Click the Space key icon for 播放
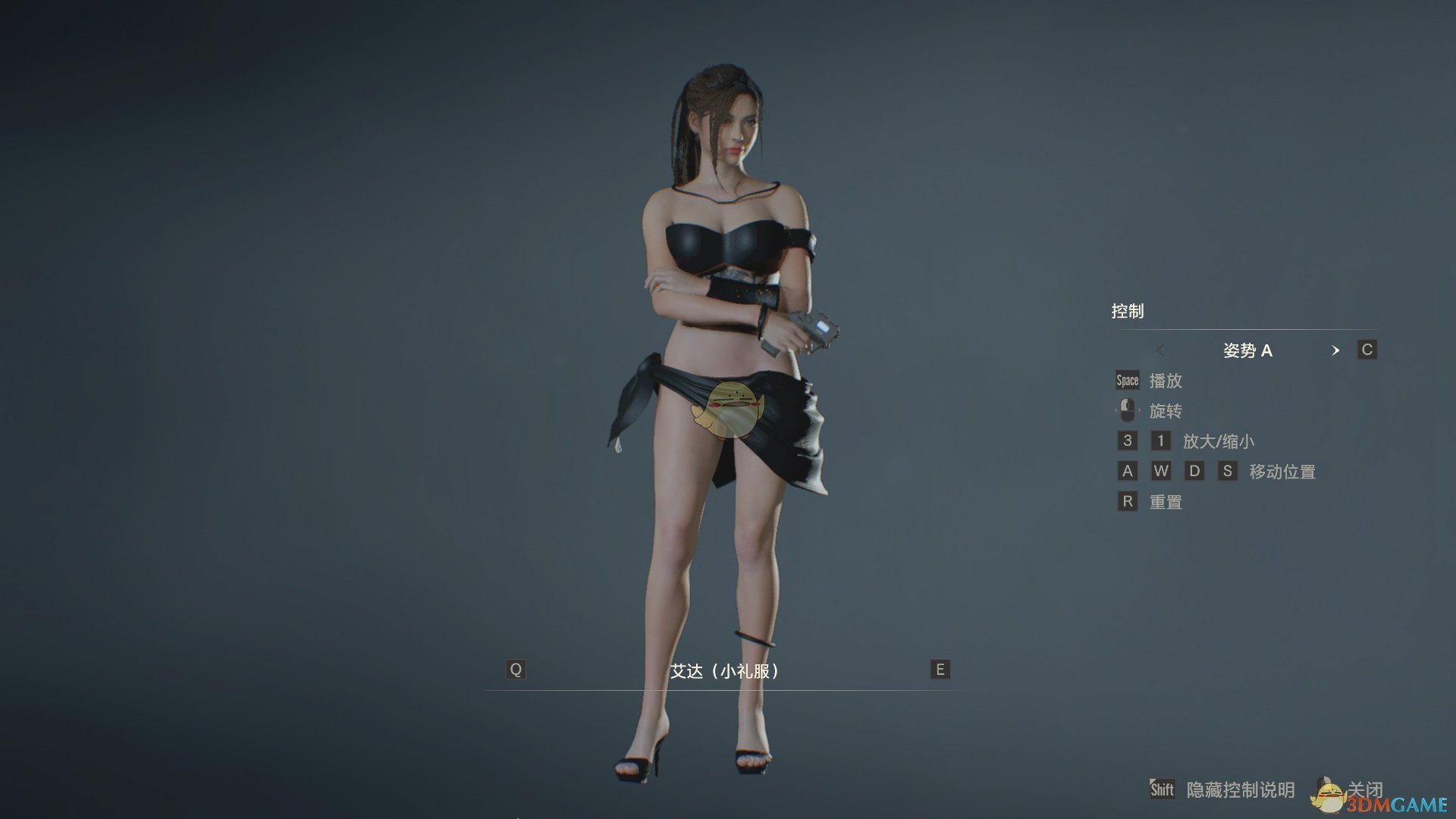Image resolution: width=1456 pixels, height=819 pixels. coord(1127,381)
